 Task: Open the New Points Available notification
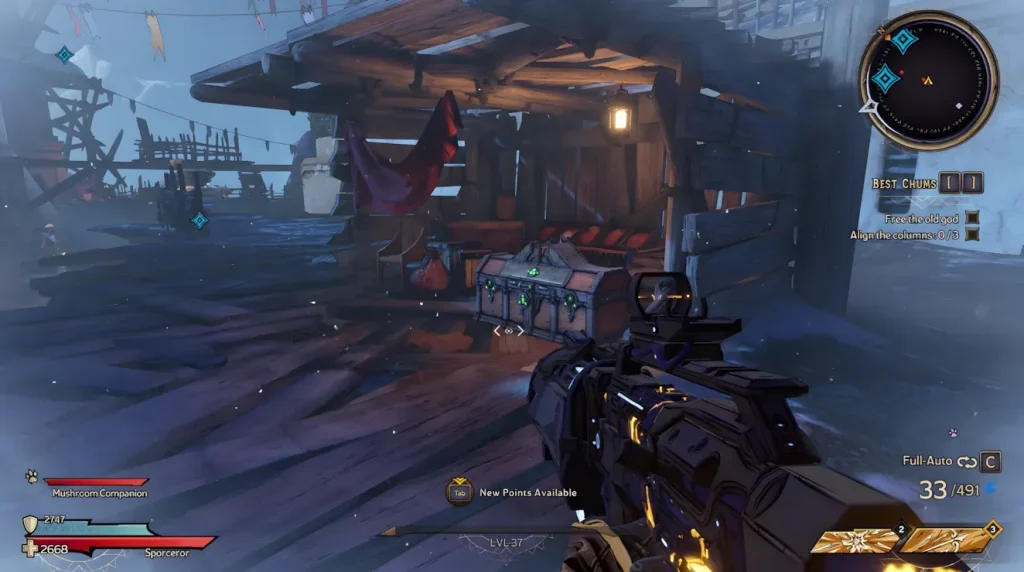[514, 492]
